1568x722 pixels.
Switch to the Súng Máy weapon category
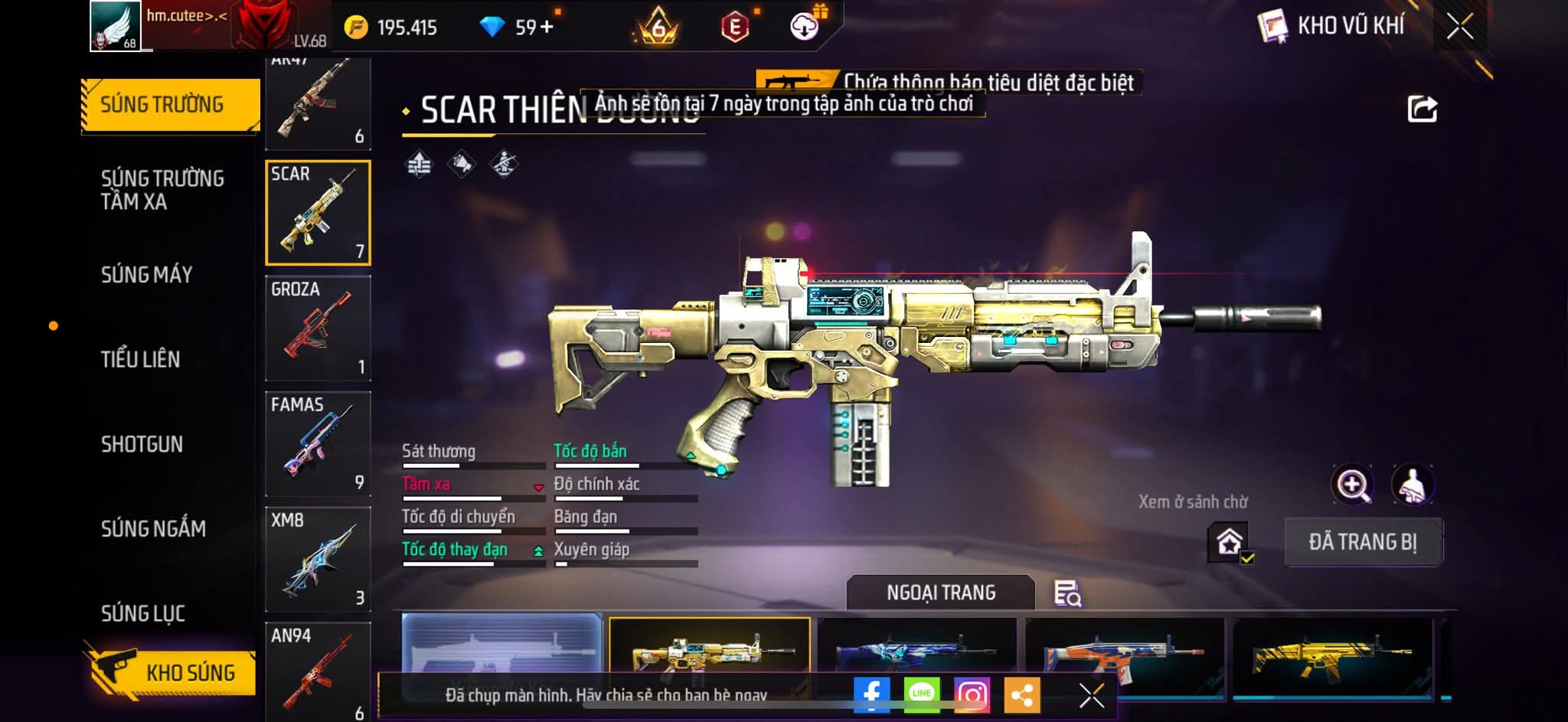click(x=147, y=274)
